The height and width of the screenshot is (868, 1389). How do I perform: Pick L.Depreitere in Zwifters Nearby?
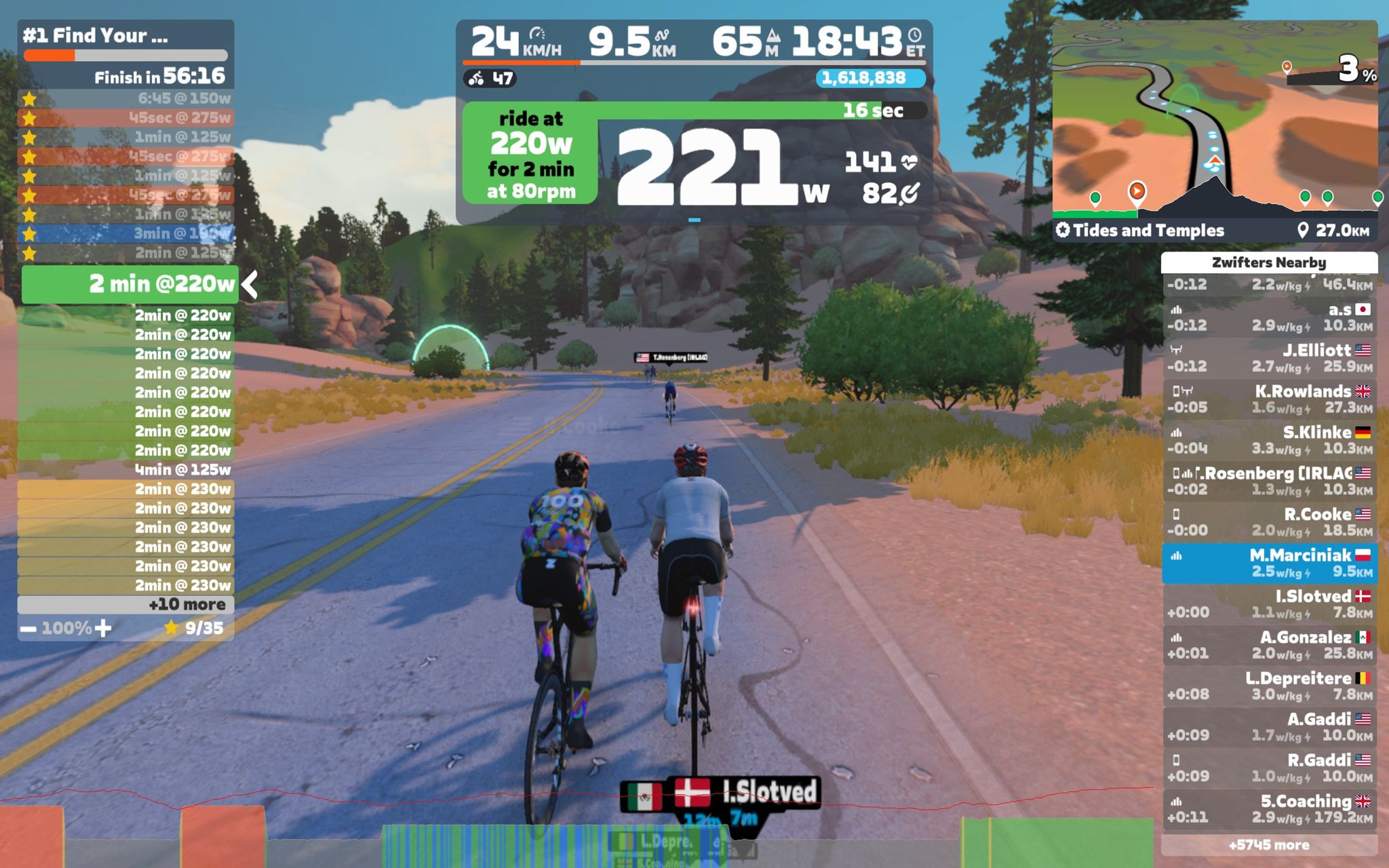pos(1269,686)
